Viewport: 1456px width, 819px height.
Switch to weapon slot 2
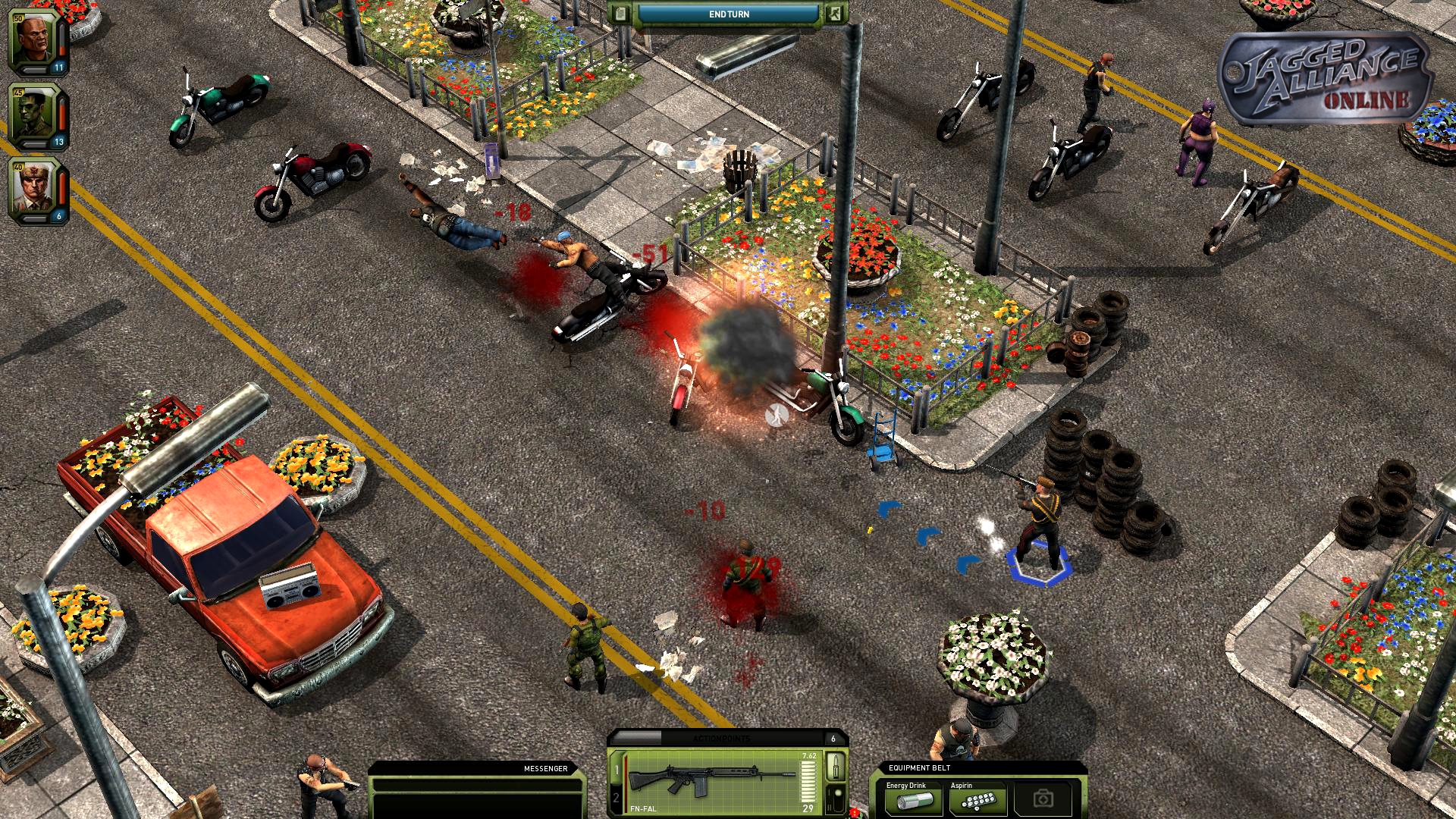click(x=617, y=799)
